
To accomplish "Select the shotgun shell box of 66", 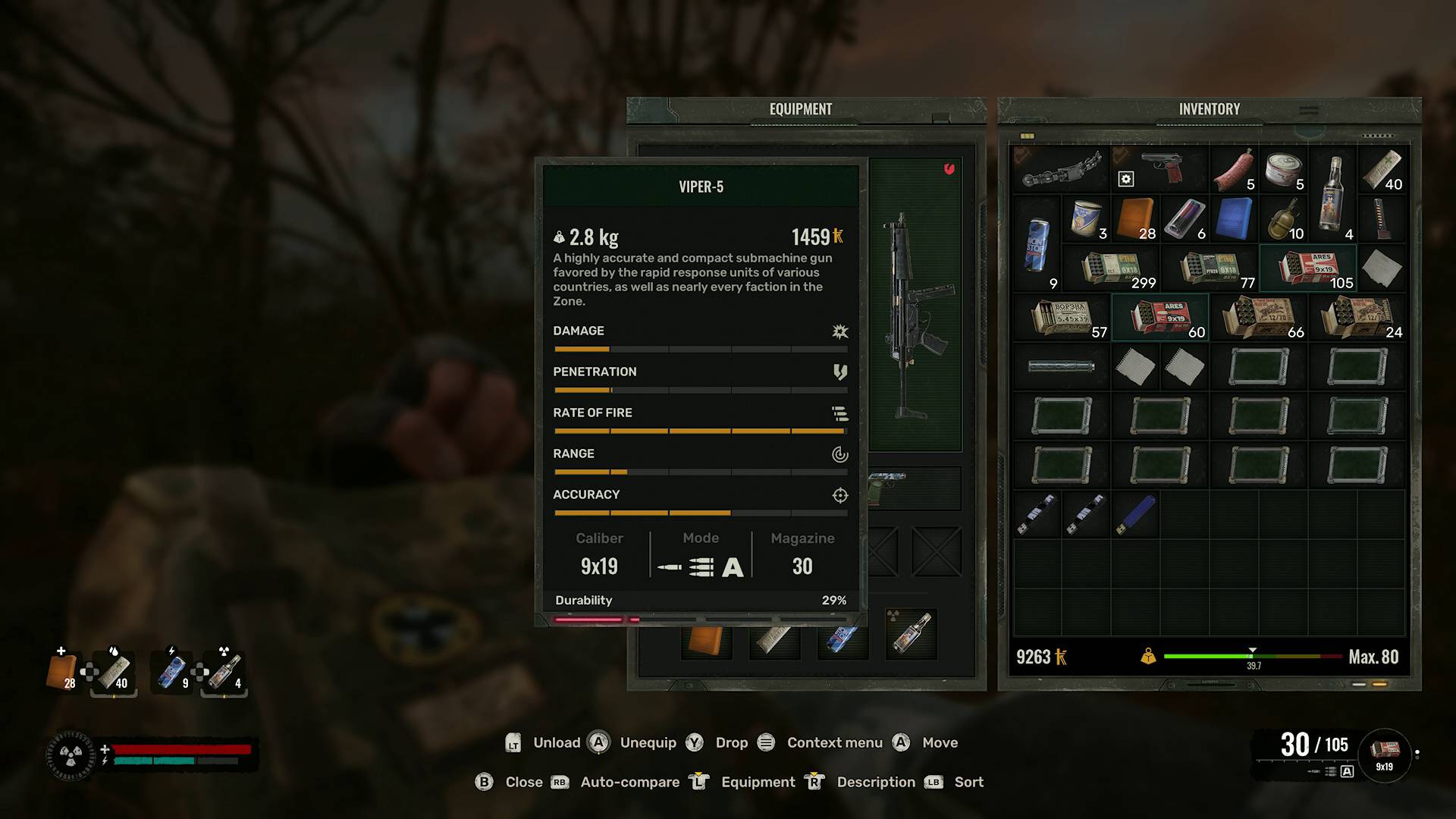I will pos(1259,318).
